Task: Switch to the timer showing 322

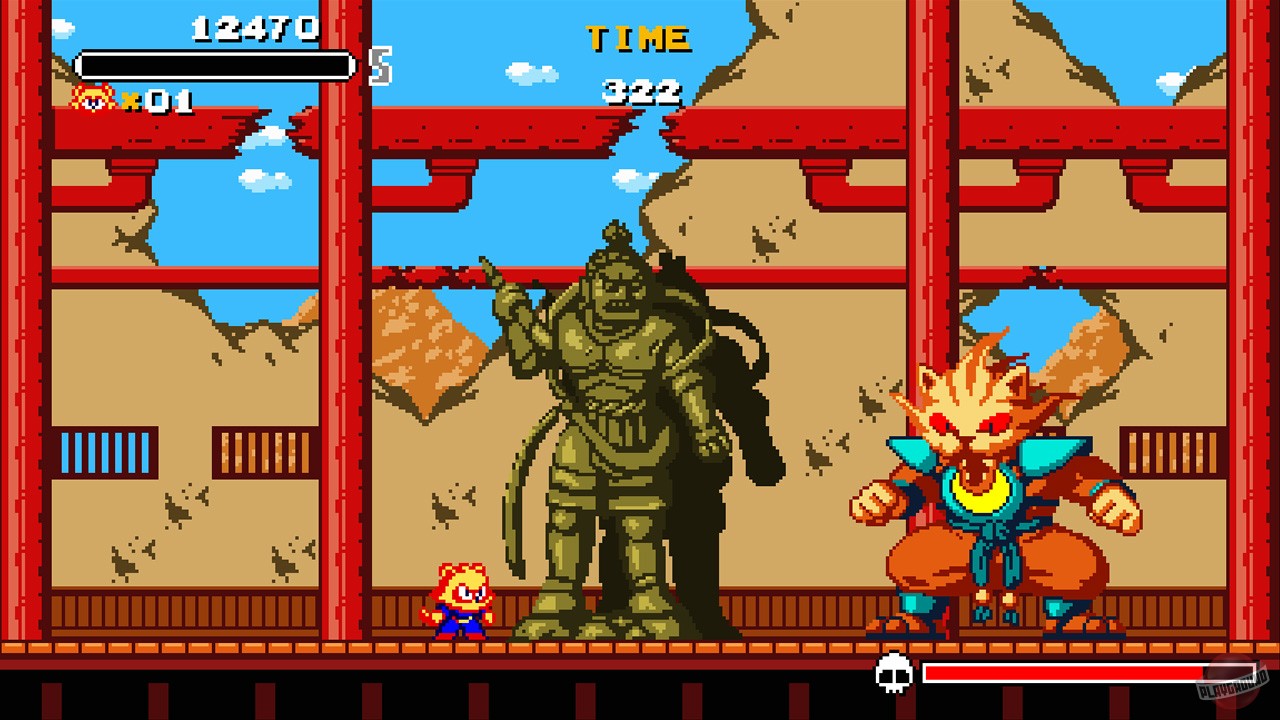Action: click(640, 93)
